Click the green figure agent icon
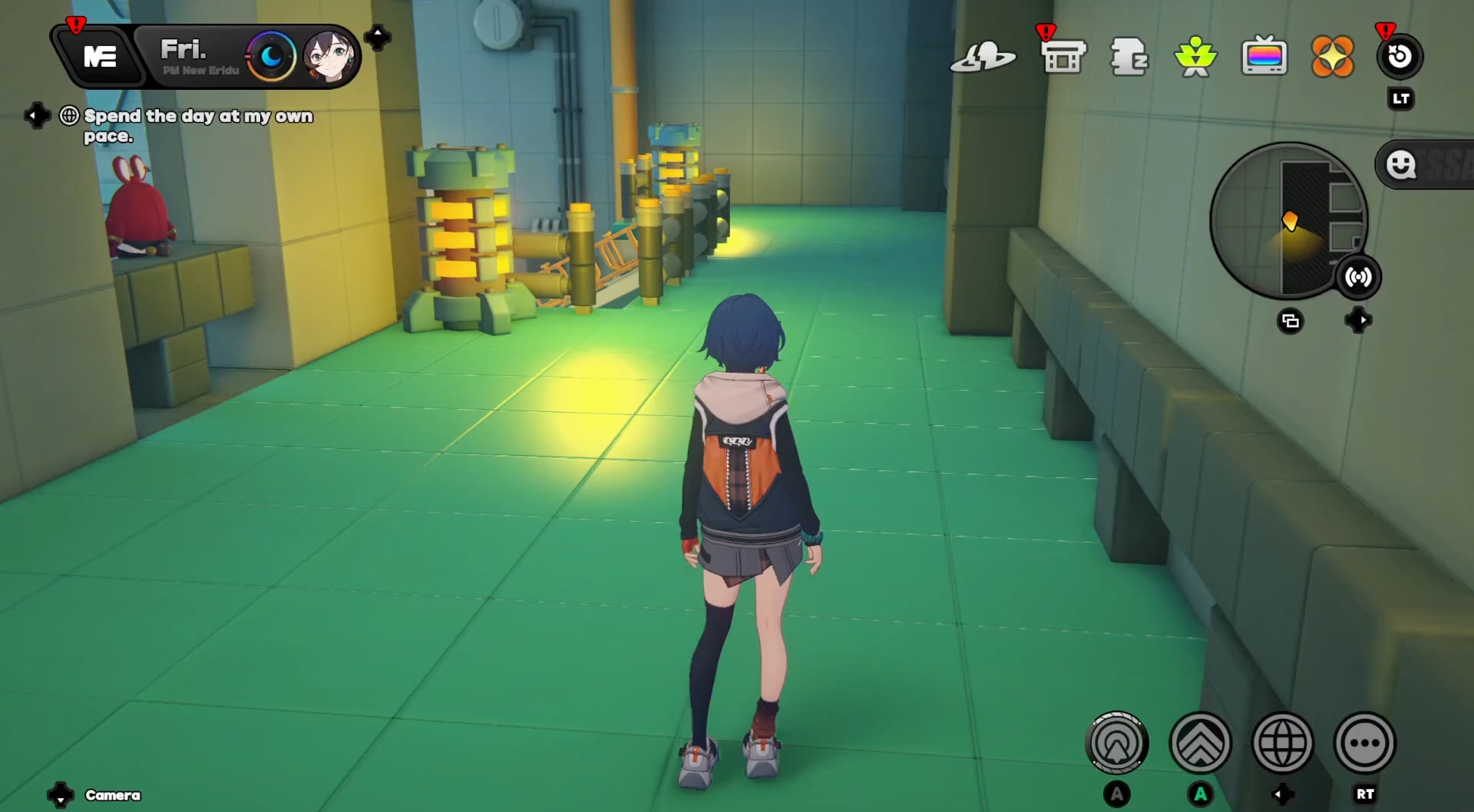The image size is (1474, 812). [1195, 57]
